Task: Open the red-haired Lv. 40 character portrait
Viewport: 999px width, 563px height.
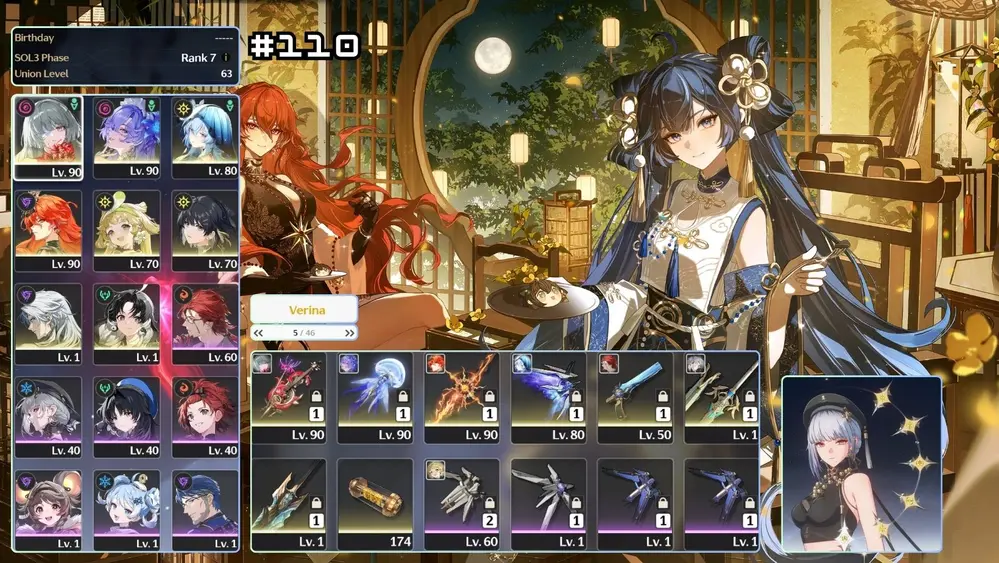Action: (204, 416)
